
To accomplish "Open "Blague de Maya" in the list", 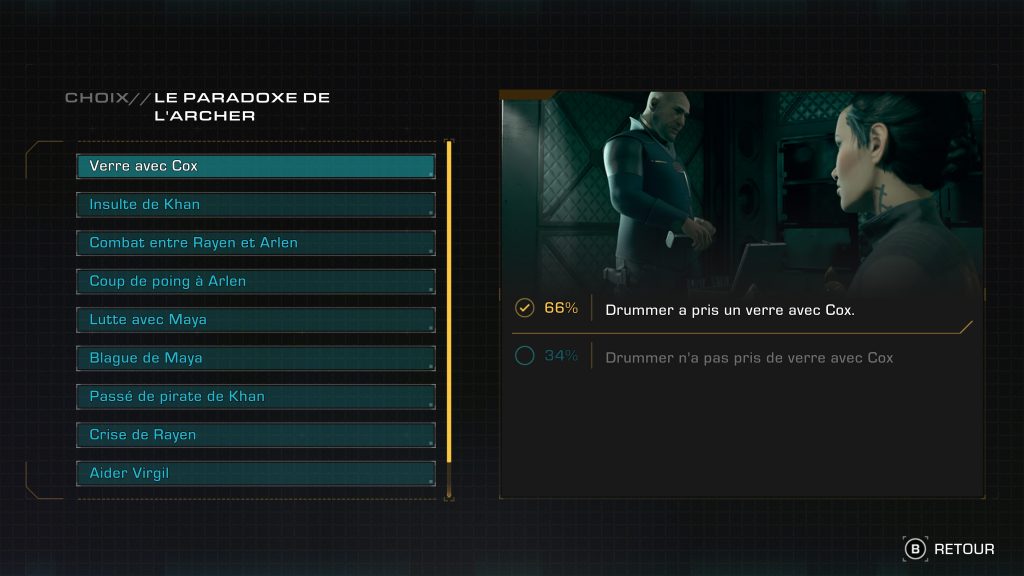I will click(x=256, y=358).
